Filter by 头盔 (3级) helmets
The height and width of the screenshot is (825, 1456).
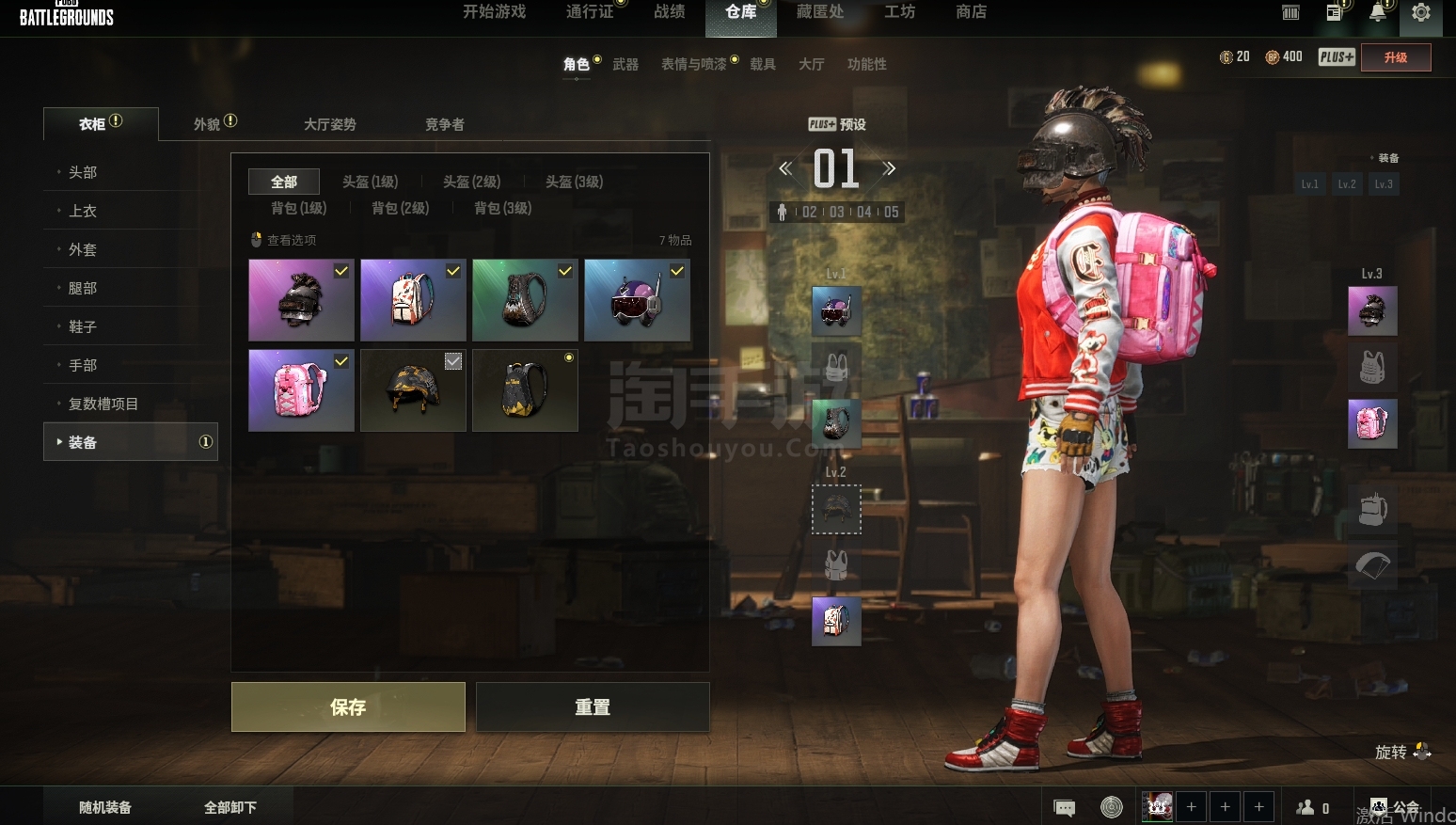coord(574,182)
